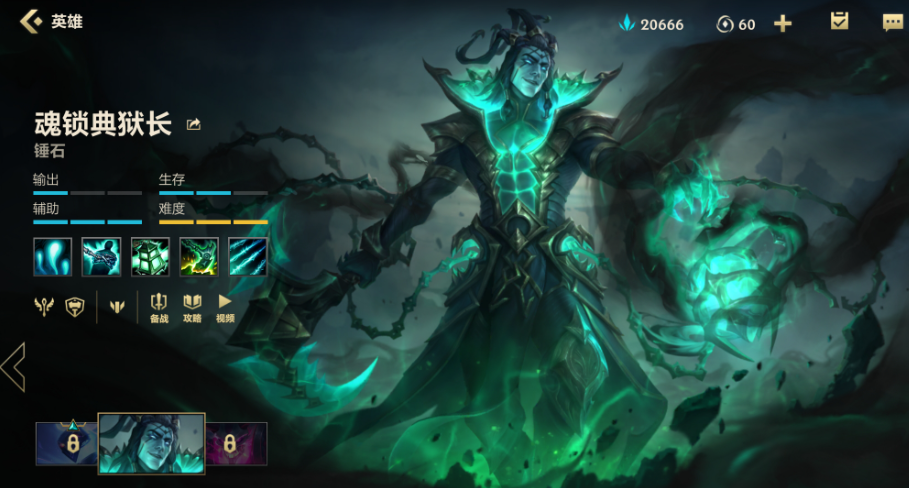The width and height of the screenshot is (909, 488).
Task: Open the 攻略 strategy guide
Action: 192,307
